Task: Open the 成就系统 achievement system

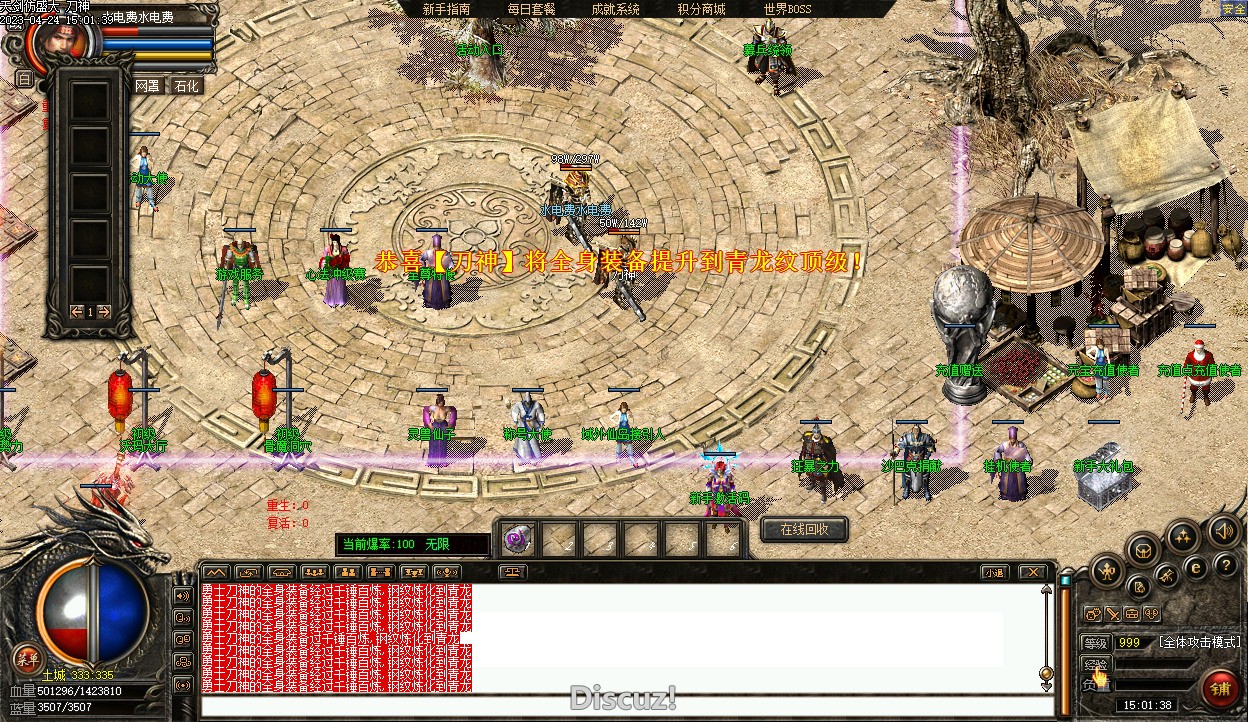Action: 615,9
